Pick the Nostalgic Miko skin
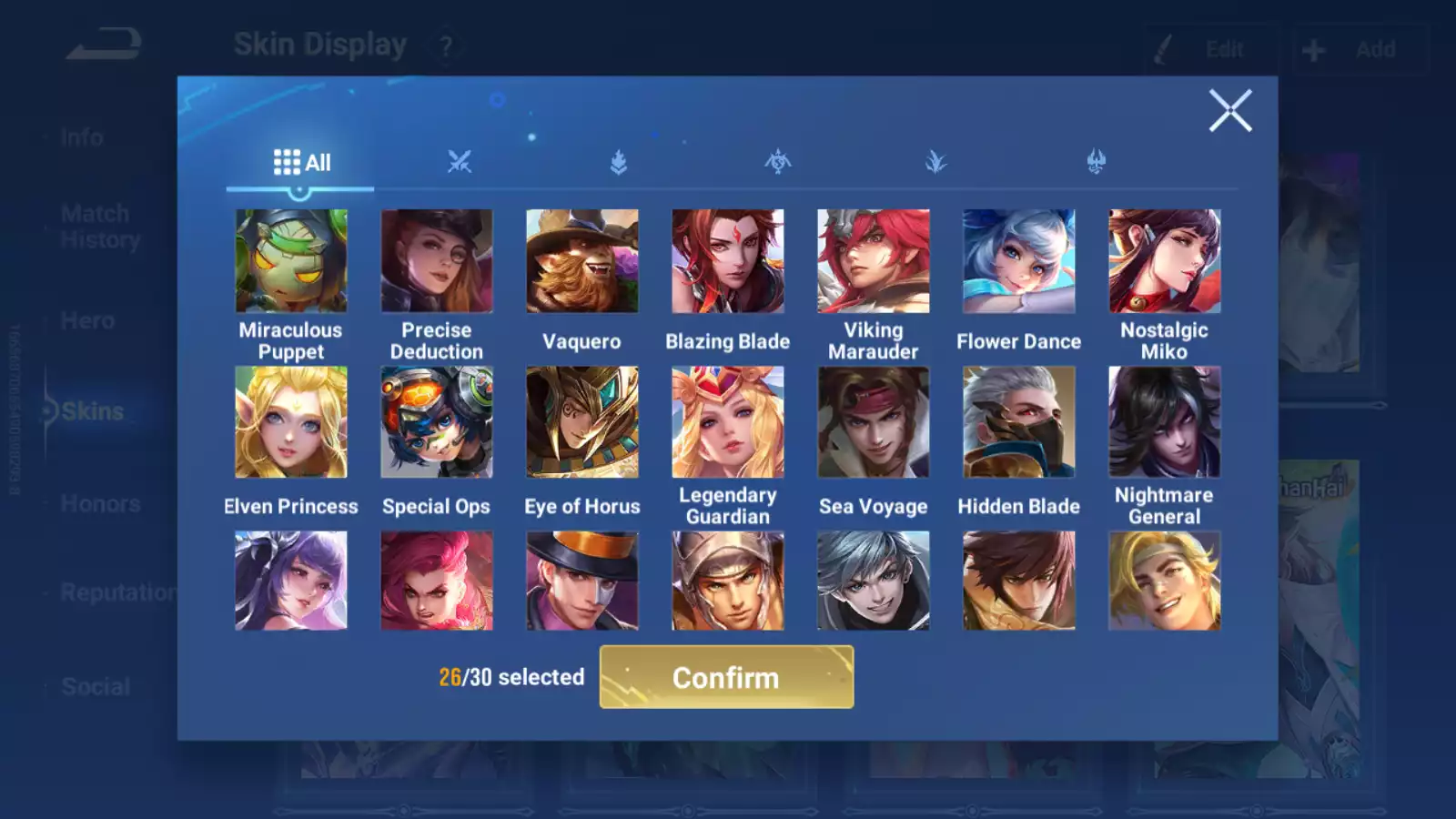 (1165, 261)
